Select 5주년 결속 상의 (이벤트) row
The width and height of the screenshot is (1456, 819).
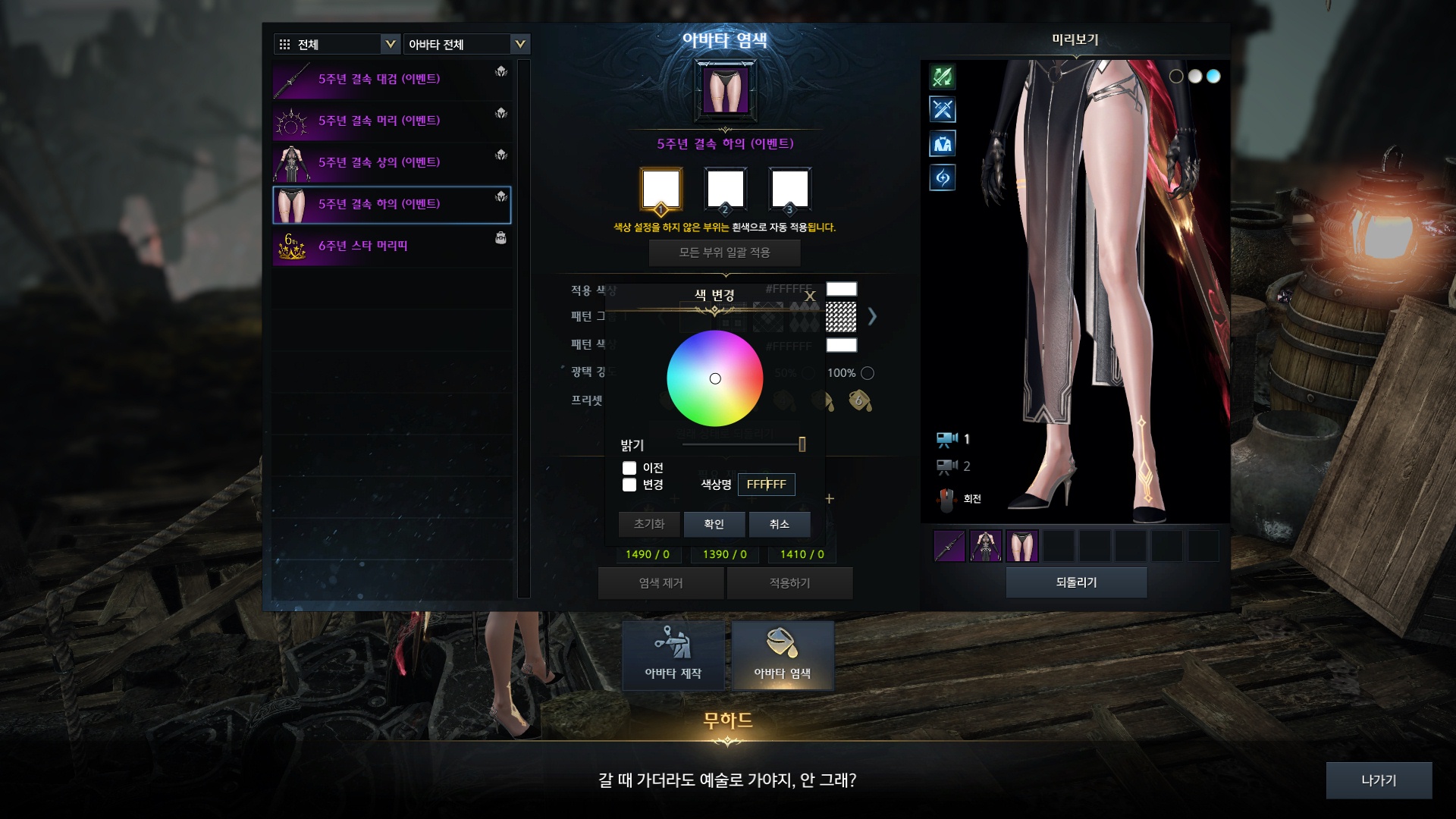point(391,163)
